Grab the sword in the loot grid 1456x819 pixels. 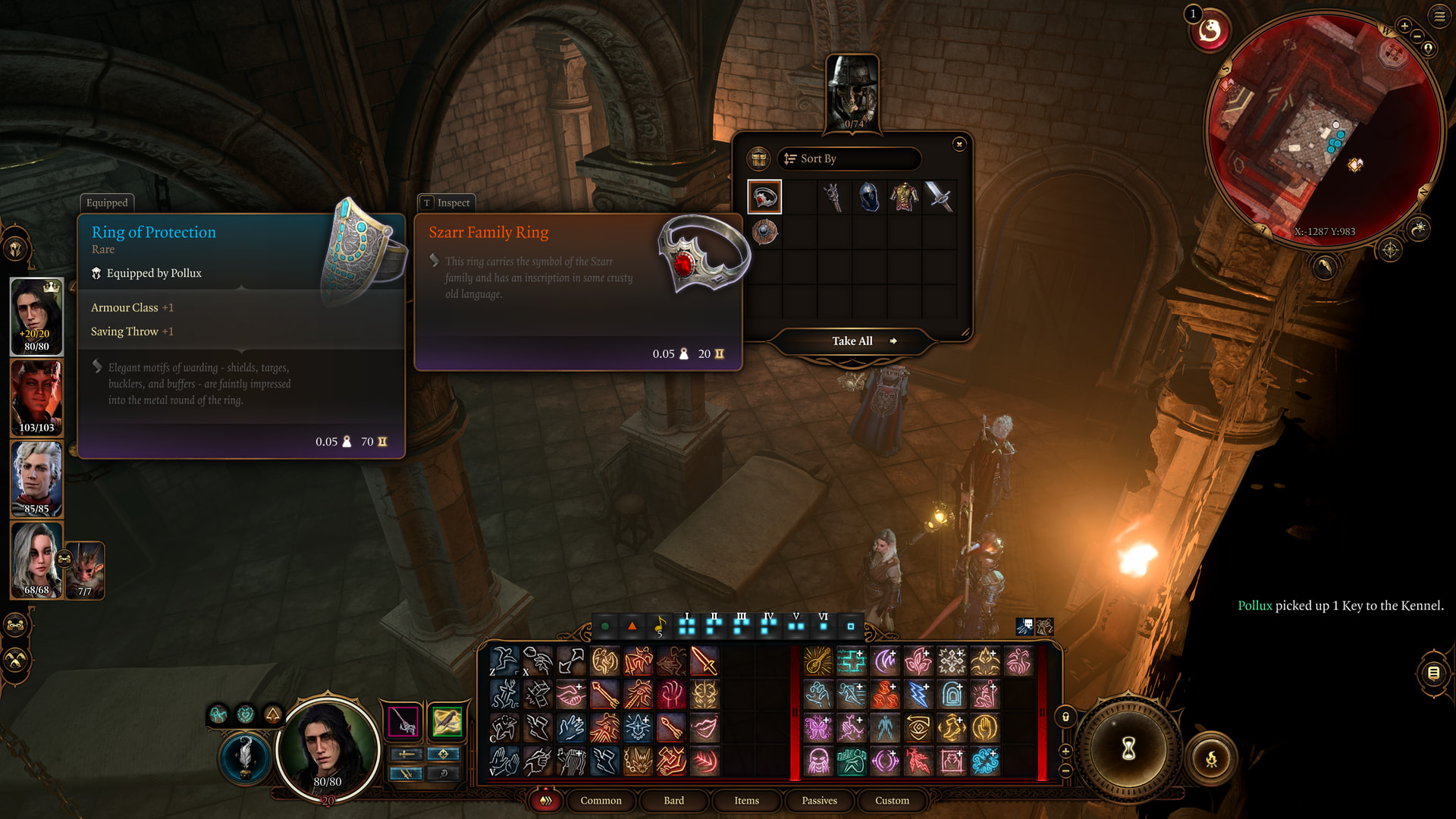click(939, 197)
